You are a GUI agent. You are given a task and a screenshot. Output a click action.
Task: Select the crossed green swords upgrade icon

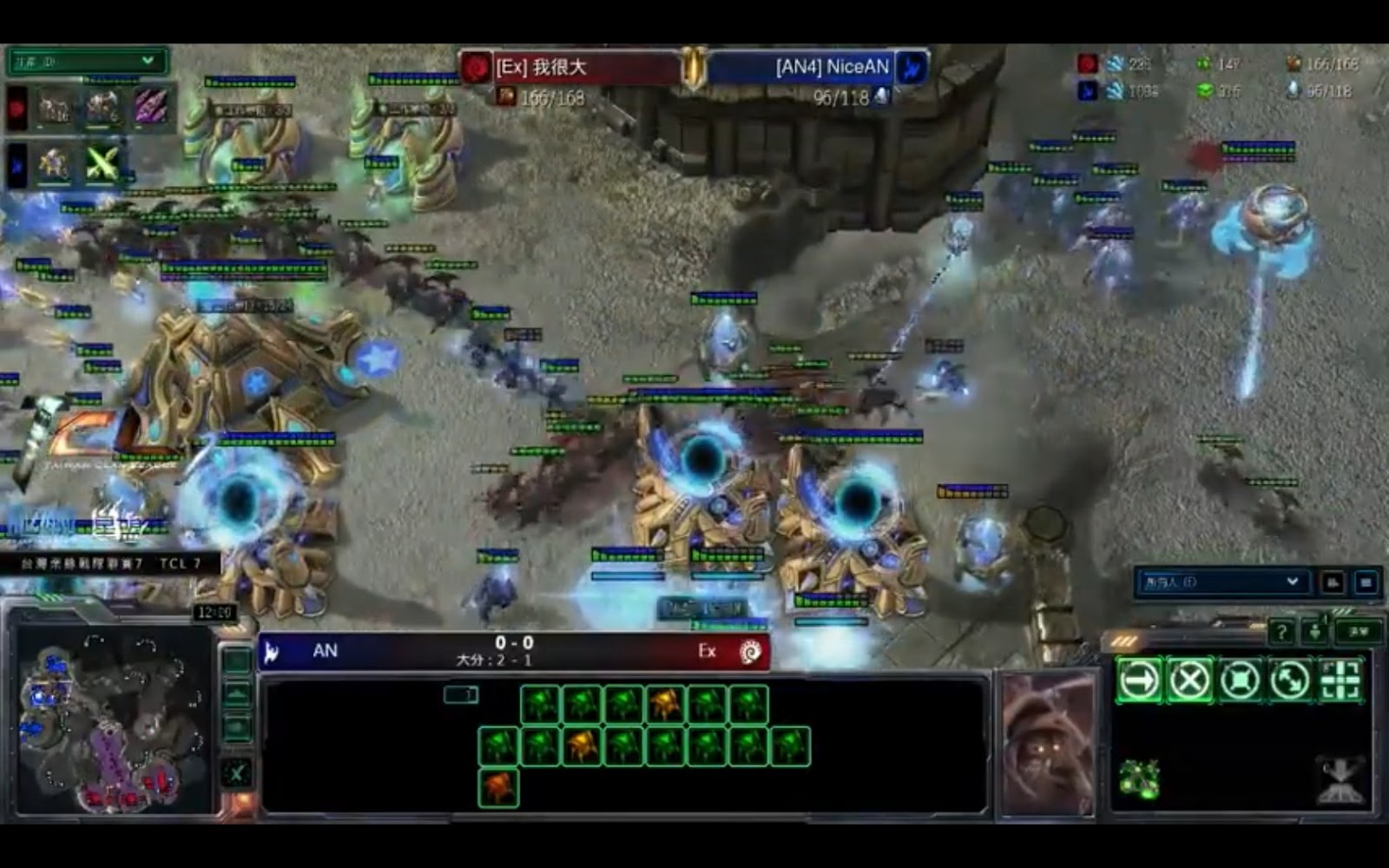[x=102, y=163]
